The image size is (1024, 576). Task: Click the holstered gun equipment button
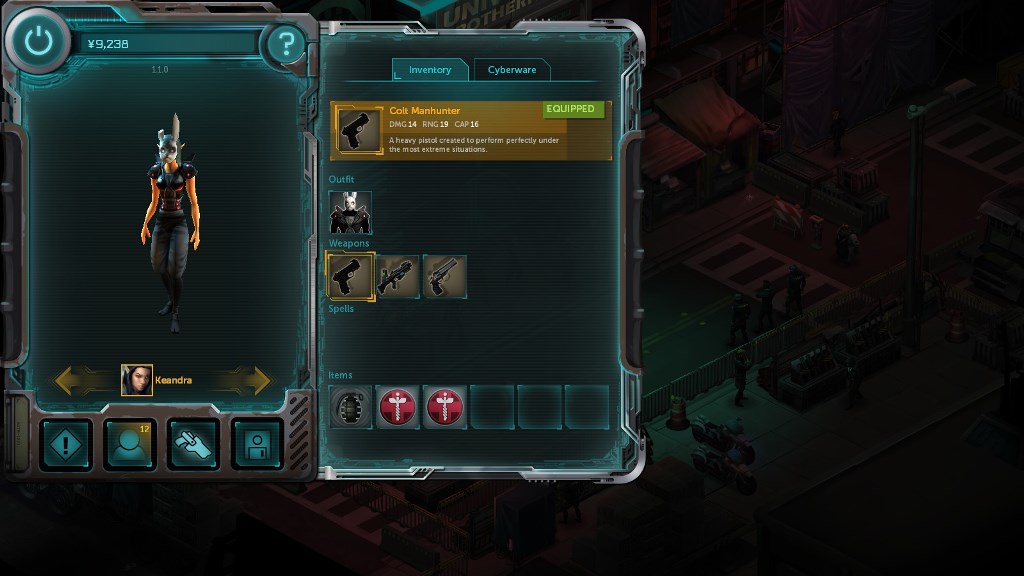[193, 444]
